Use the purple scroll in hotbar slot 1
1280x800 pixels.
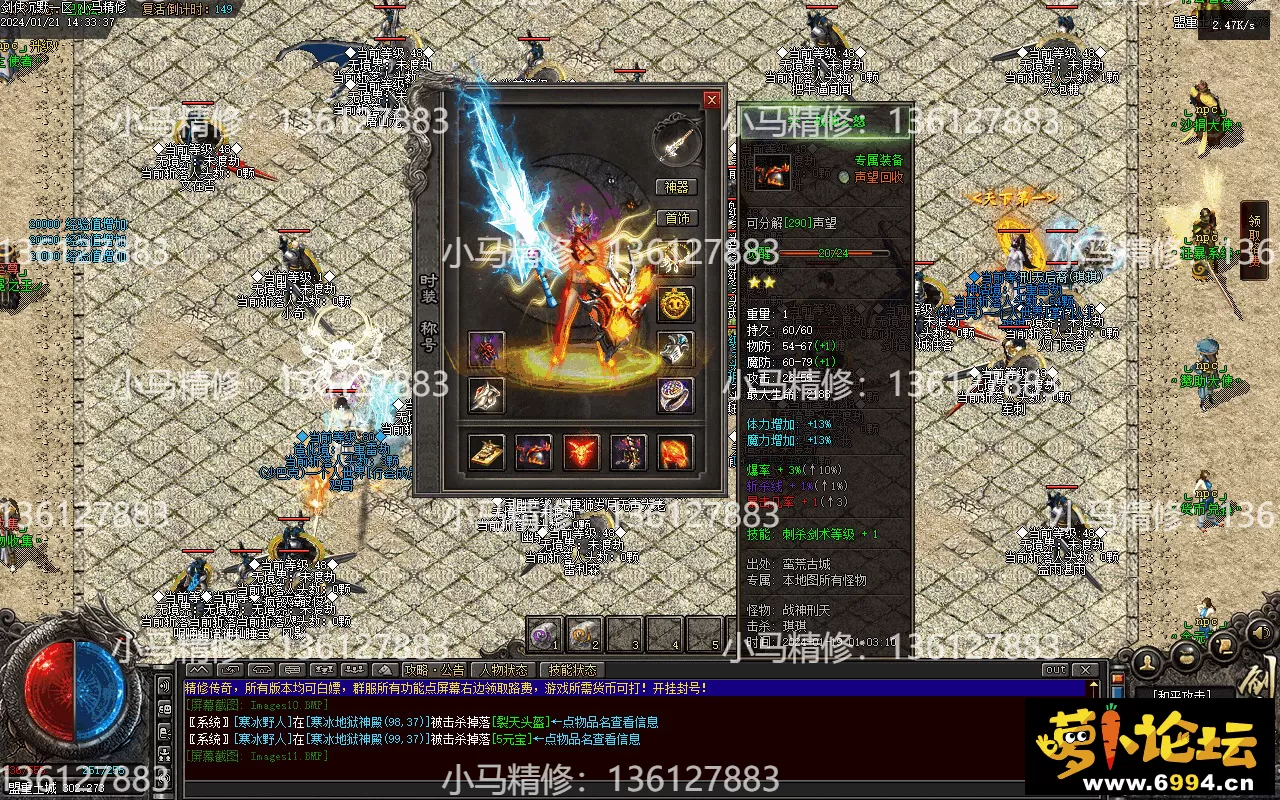[x=545, y=633]
